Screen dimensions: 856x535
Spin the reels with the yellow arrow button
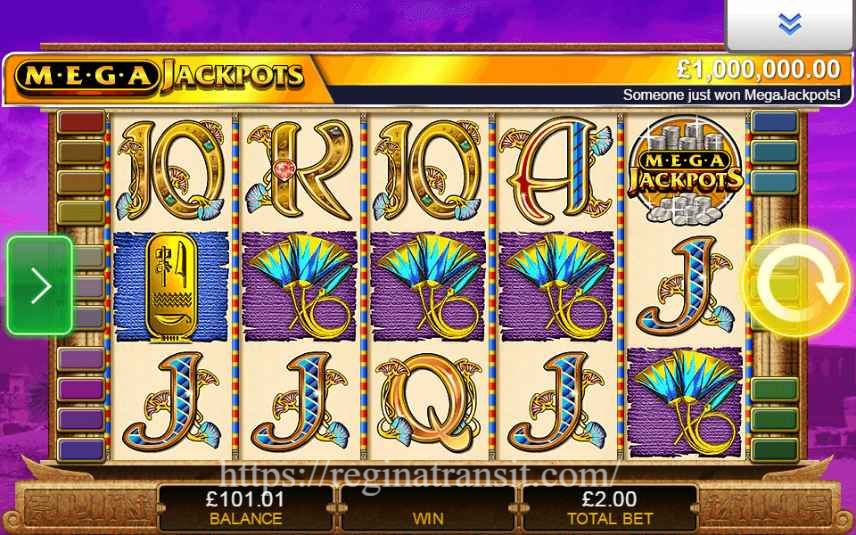coord(796,284)
